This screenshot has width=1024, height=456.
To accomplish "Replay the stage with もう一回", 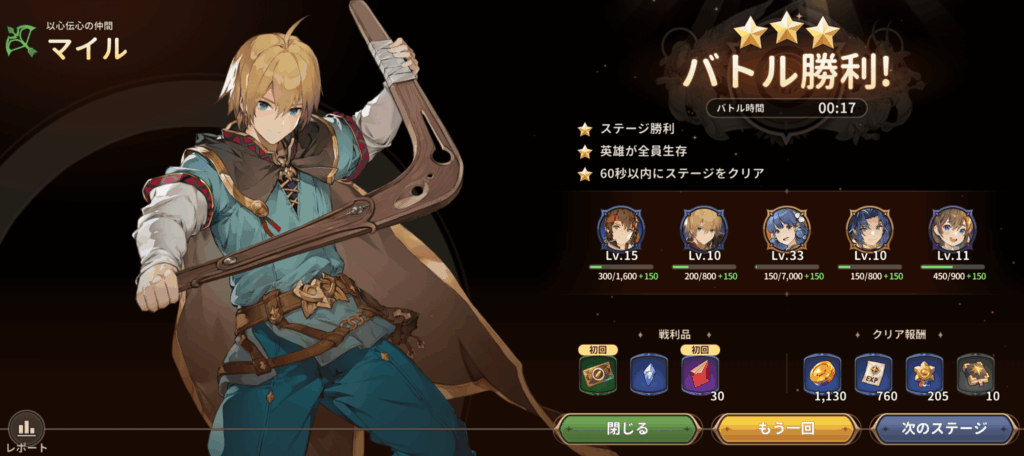I will click(x=785, y=429).
